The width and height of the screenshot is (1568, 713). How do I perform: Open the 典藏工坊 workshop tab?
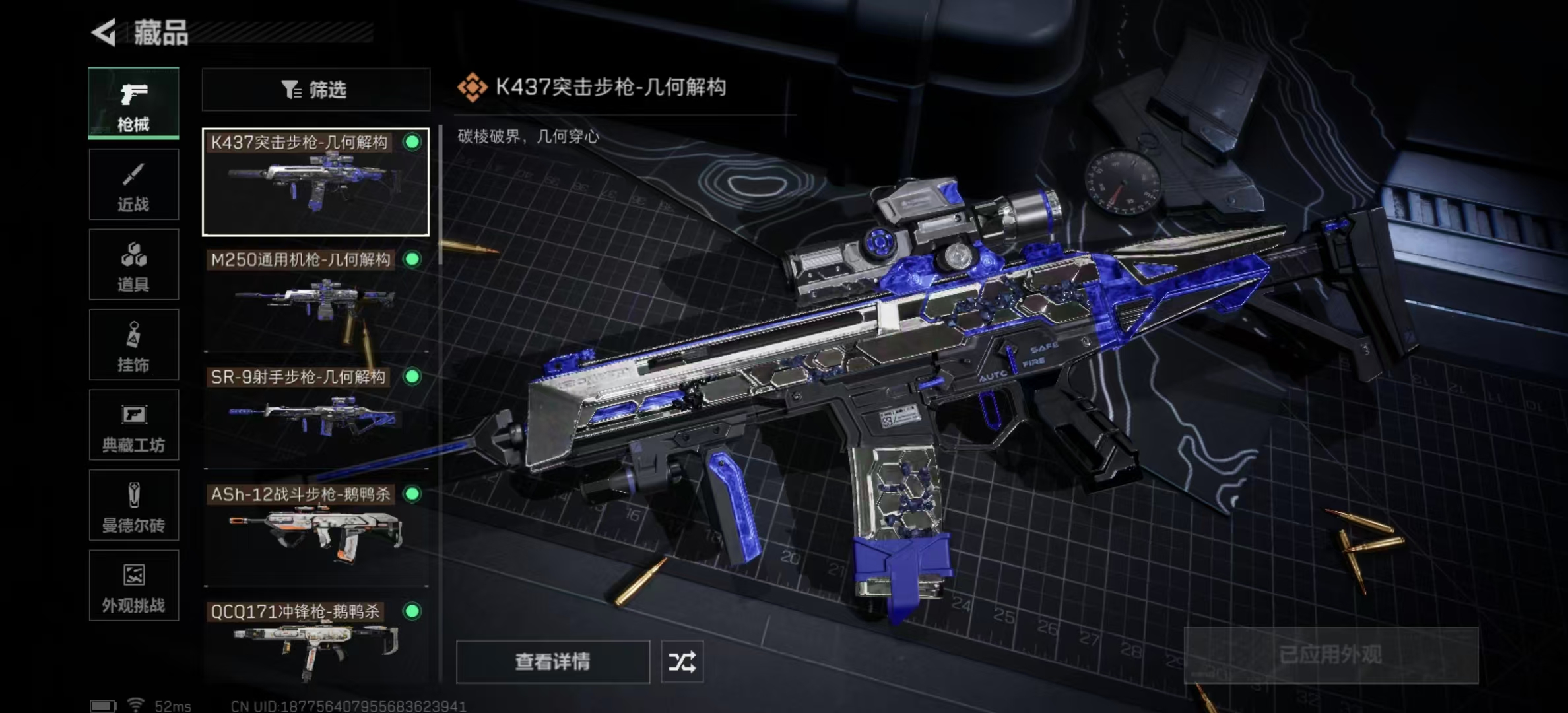point(133,425)
